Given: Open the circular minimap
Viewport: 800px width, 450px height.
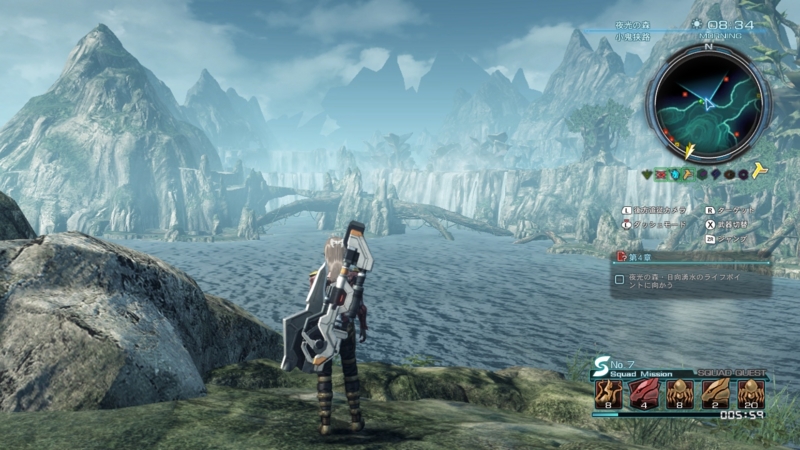Looking at the screenshot, I should point(707,98).
